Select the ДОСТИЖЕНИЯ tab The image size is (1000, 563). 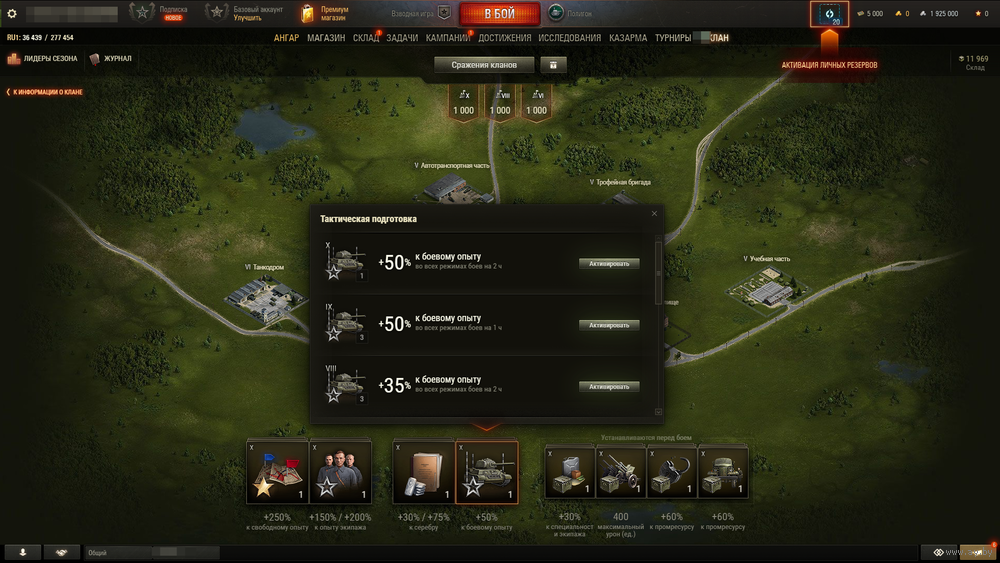pos(505,38)
